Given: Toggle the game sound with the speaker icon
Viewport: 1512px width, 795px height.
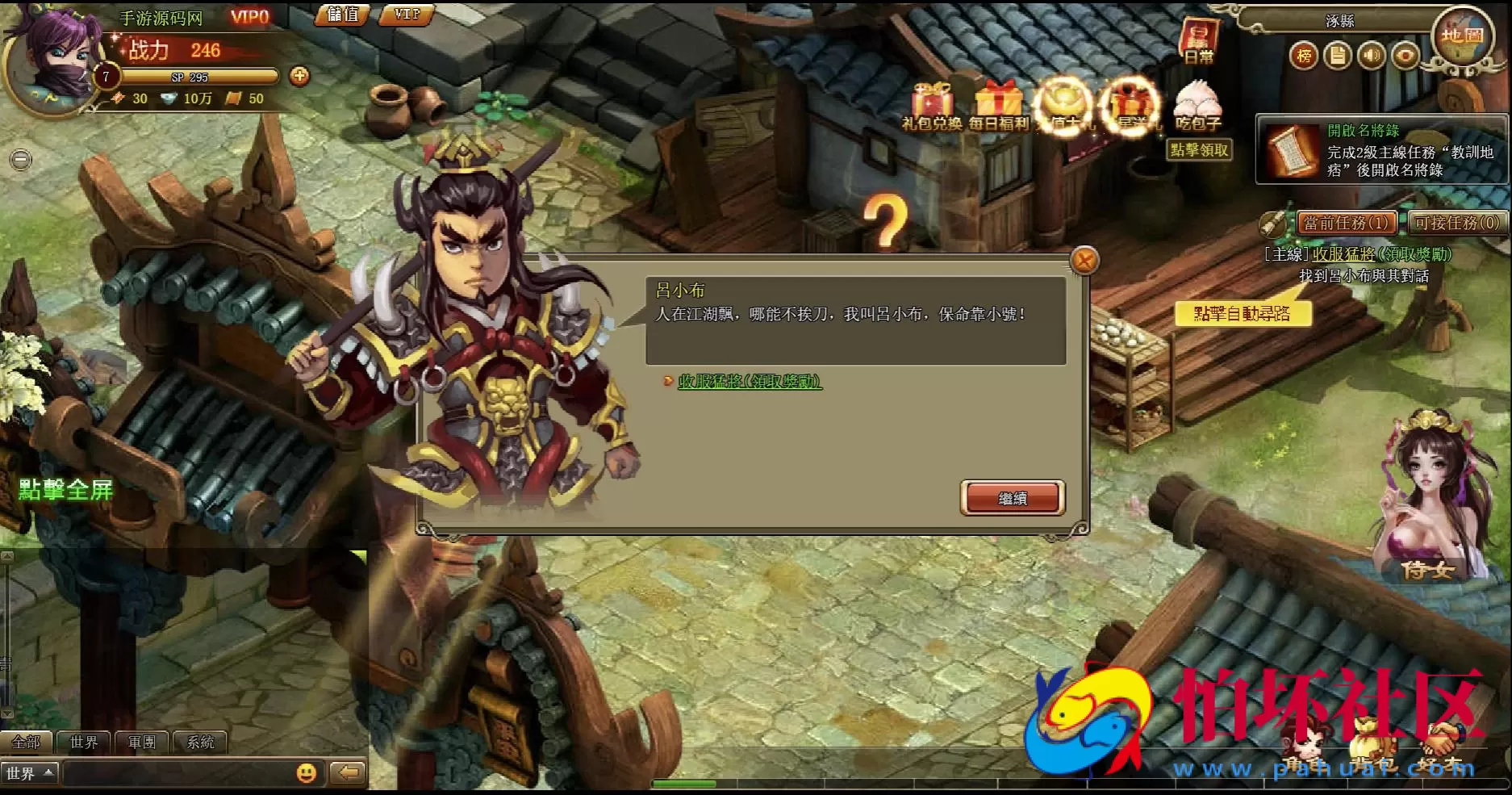Looking at the screenshot, I should click(1372, 56).
